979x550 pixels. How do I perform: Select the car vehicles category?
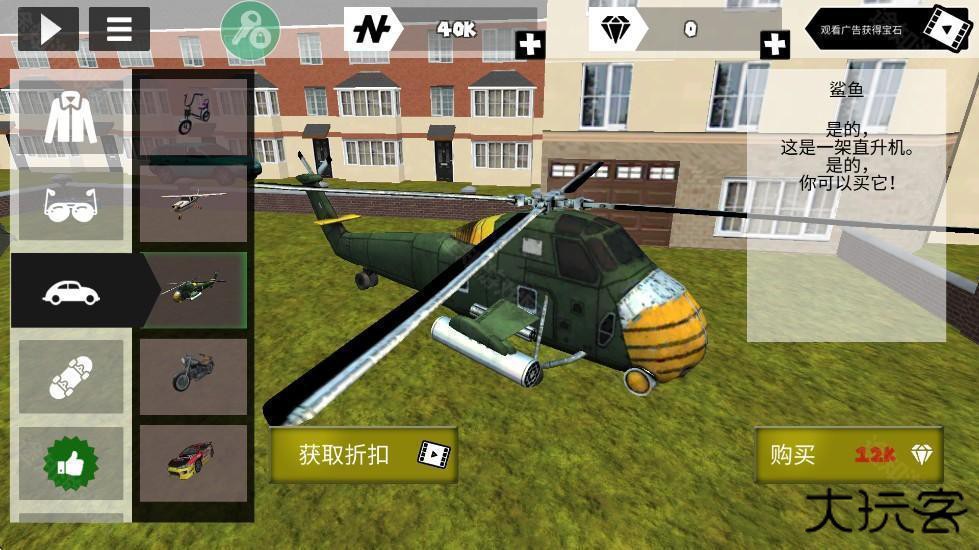pyautogui.click(x=71, y=291)
